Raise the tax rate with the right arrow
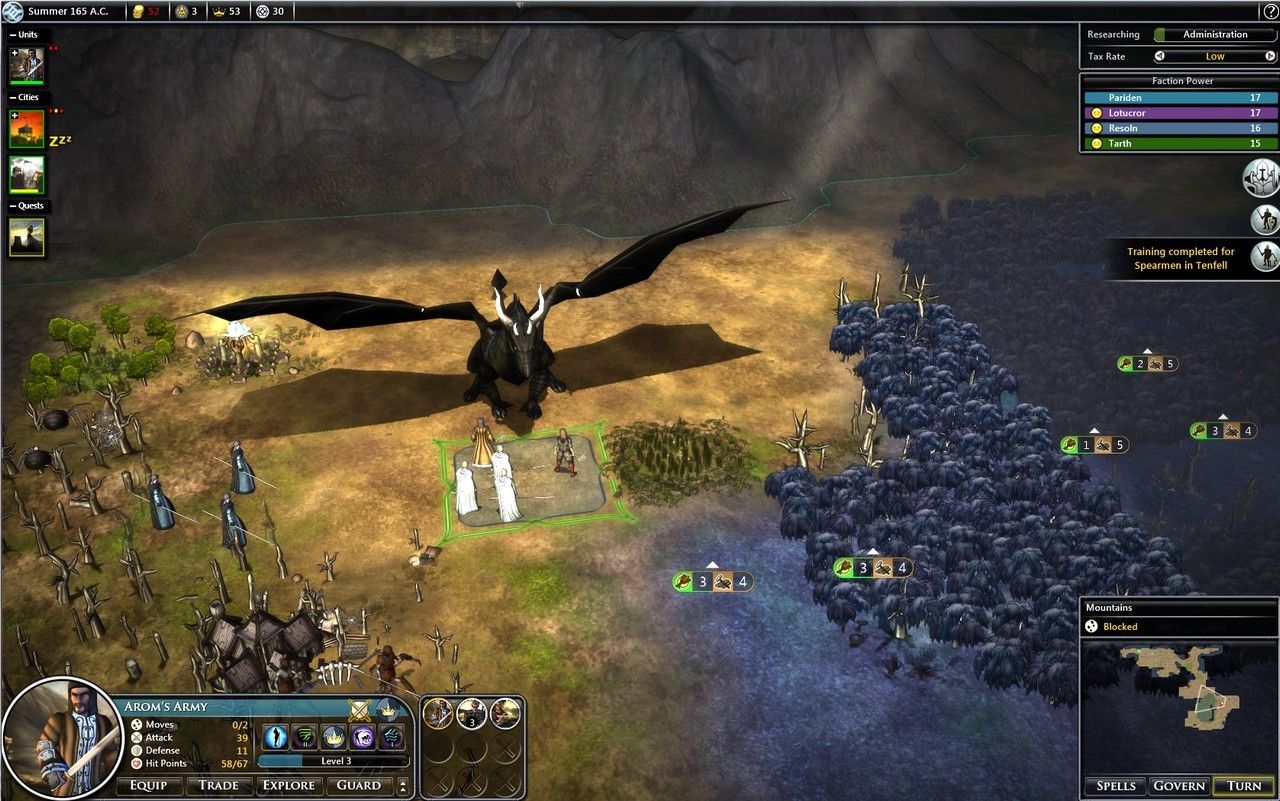The image size is (1280, 801). [x=1269, y=57]
